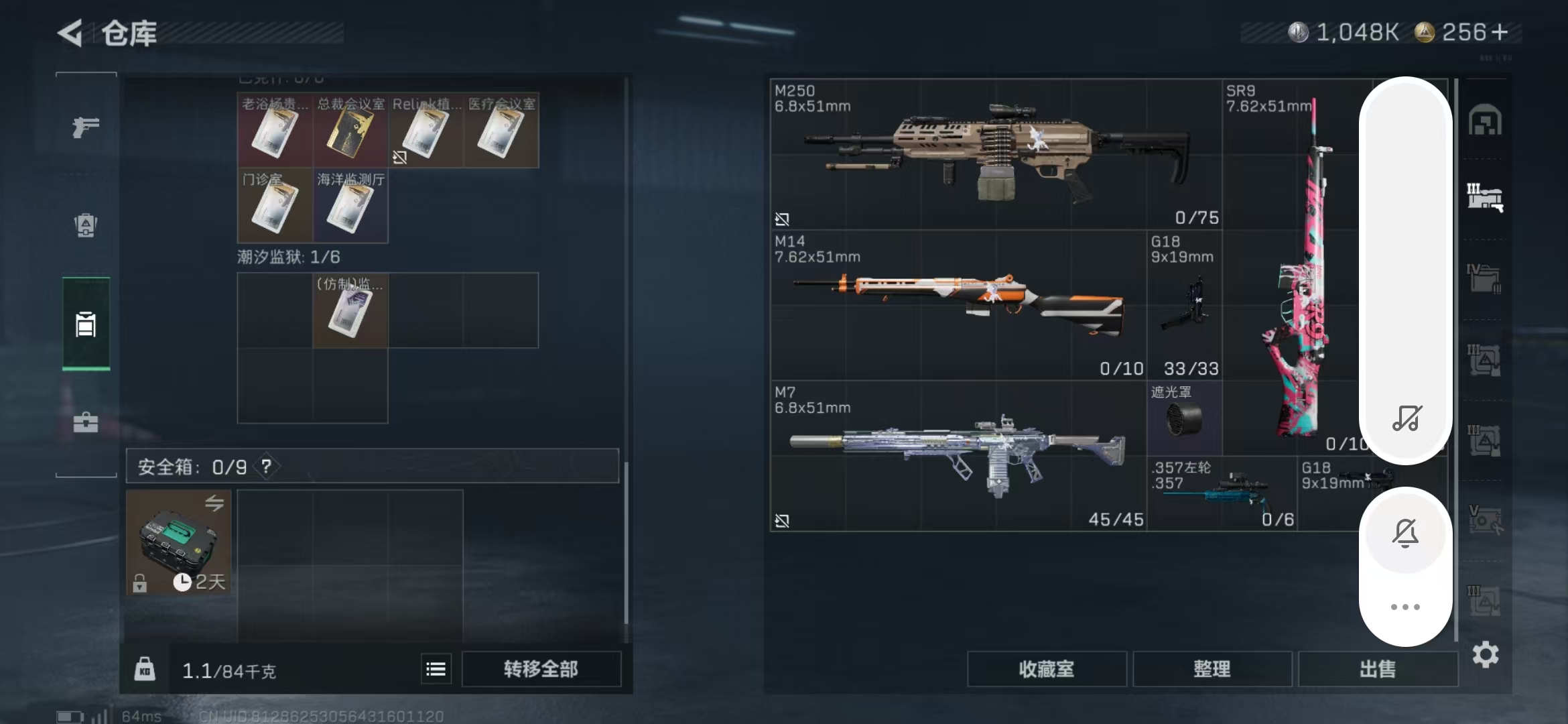Sort the stash with 整理
Image resolution: width=1568 pixels, height=724 pixels.
(1212, 669)
